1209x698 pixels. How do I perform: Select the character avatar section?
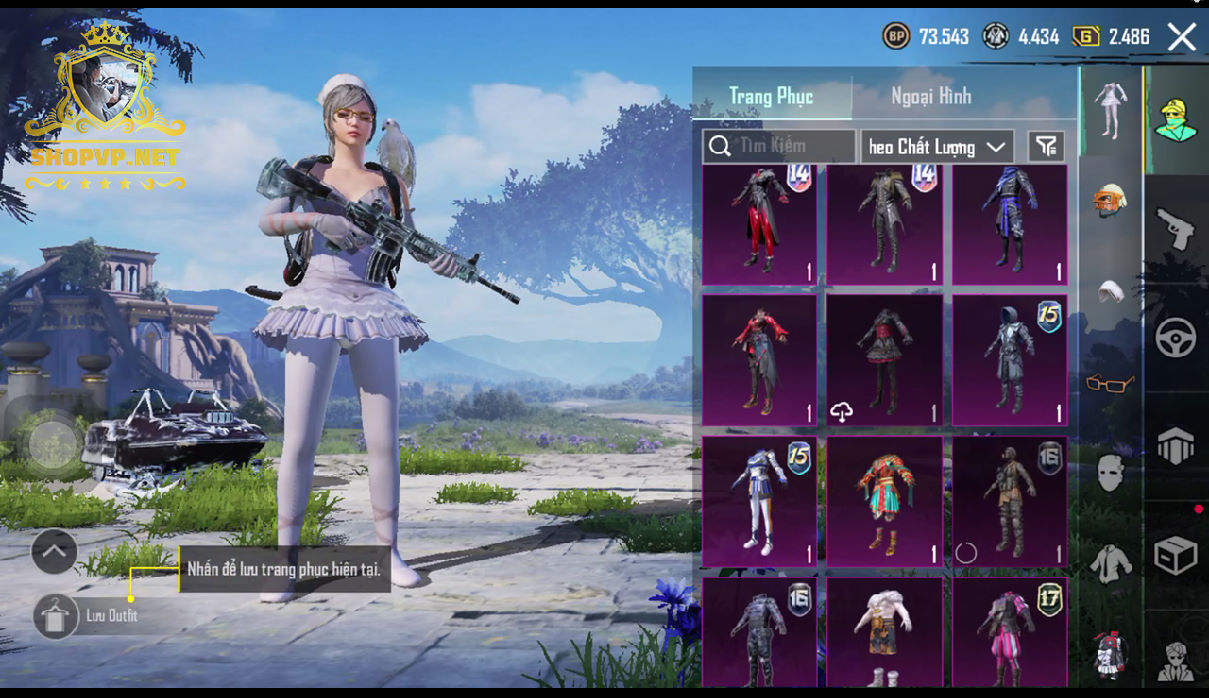(1176, 122)
